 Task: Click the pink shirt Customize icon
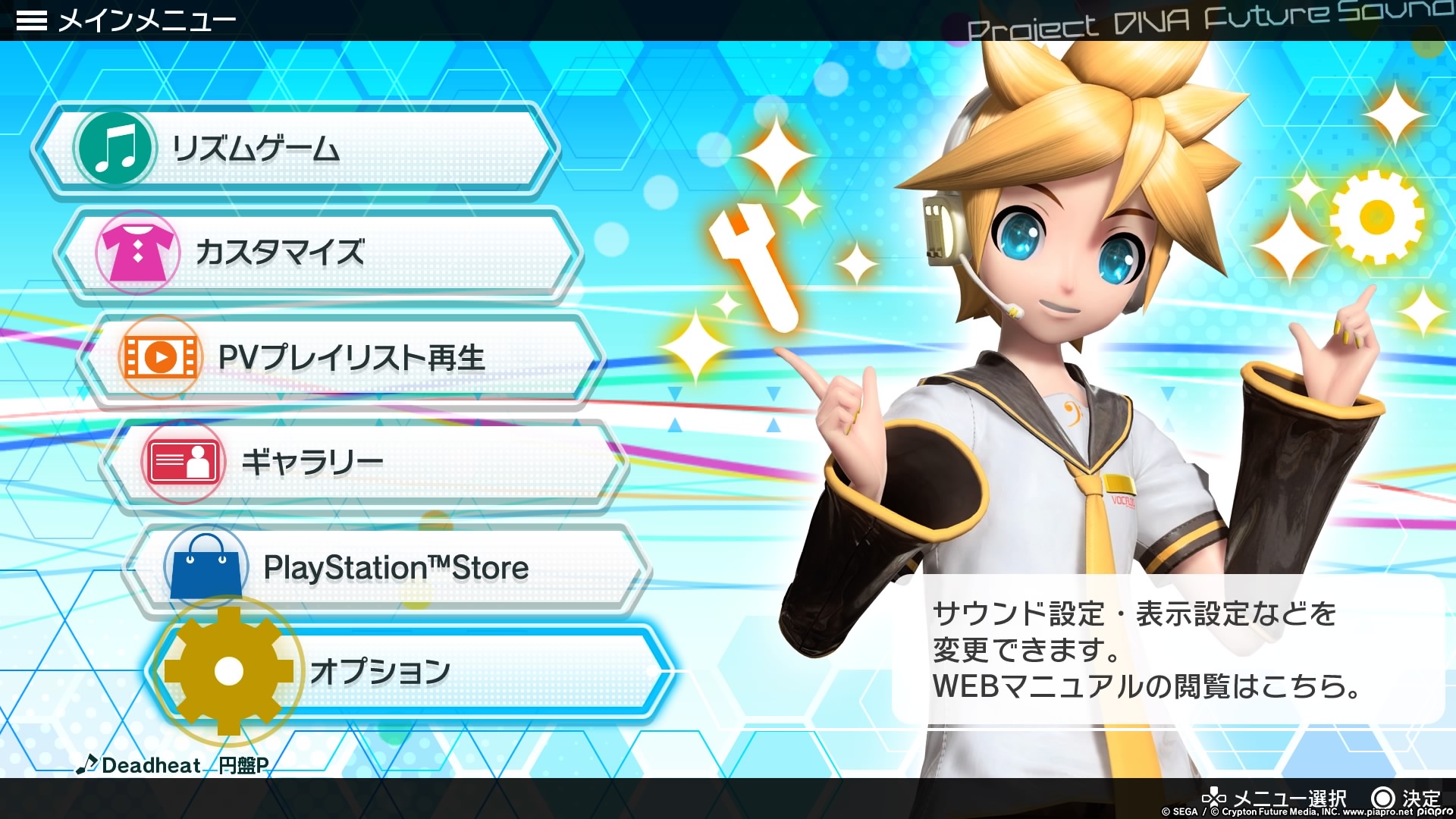(x=138, y=253)
